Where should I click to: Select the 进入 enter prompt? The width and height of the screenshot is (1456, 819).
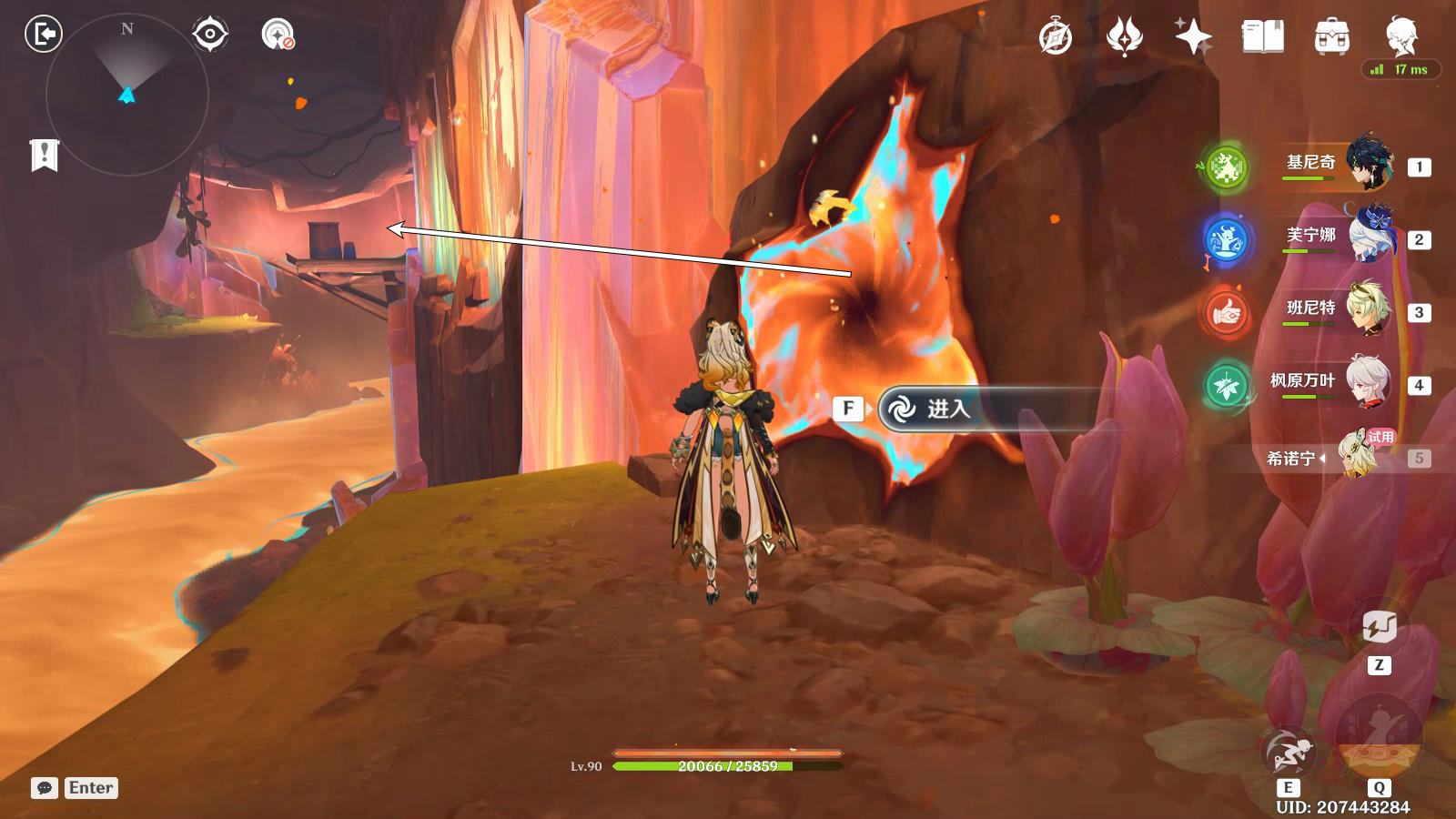946,409
